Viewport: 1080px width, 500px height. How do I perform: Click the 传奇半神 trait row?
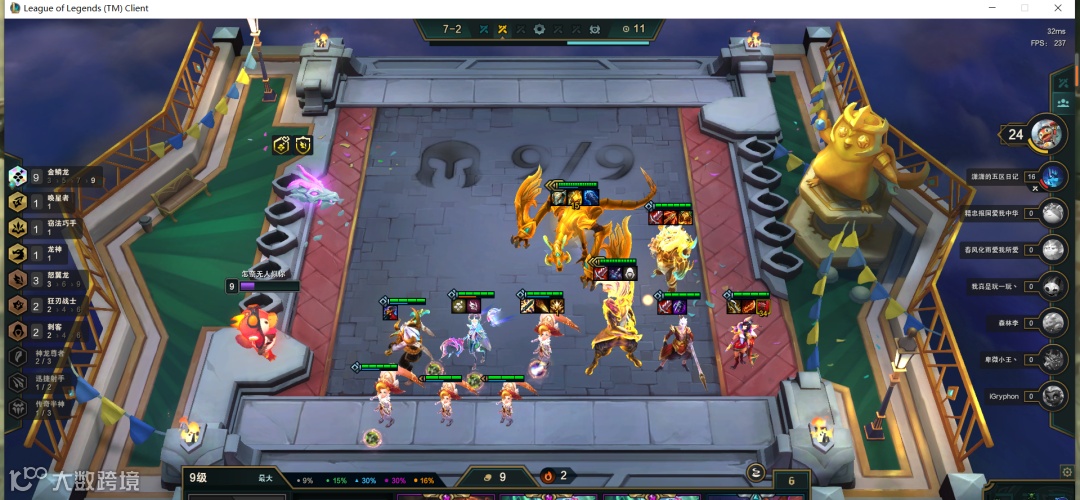(x=50, y=408)
